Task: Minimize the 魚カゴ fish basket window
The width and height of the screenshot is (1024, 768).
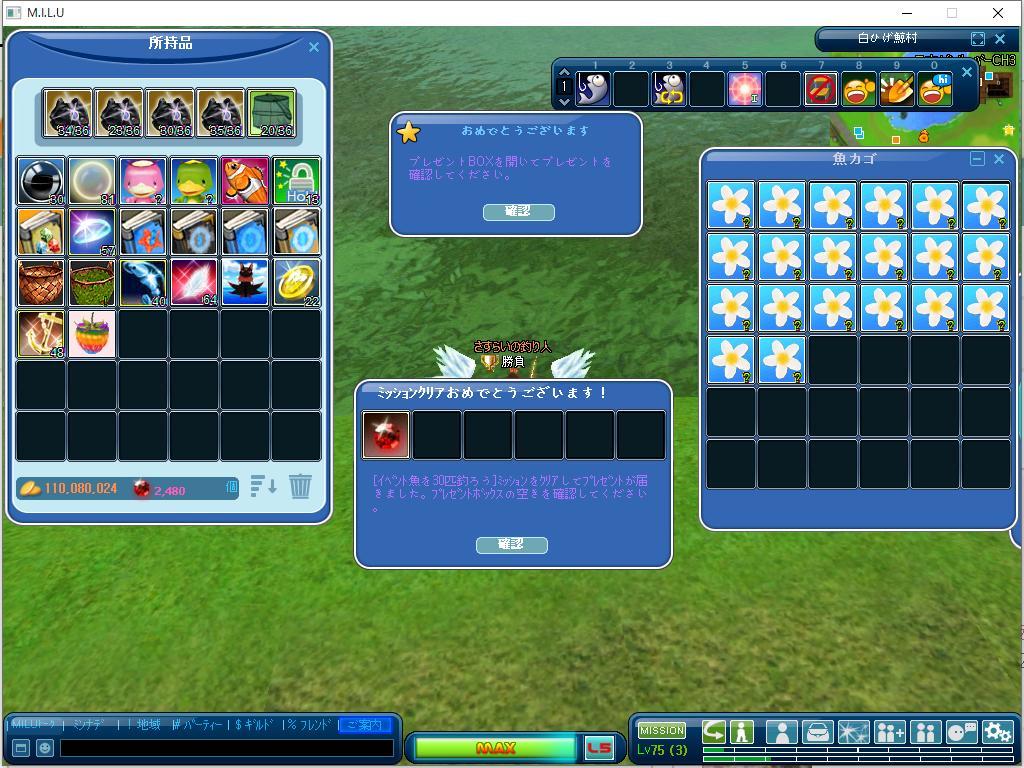Action: click(977, 159)
